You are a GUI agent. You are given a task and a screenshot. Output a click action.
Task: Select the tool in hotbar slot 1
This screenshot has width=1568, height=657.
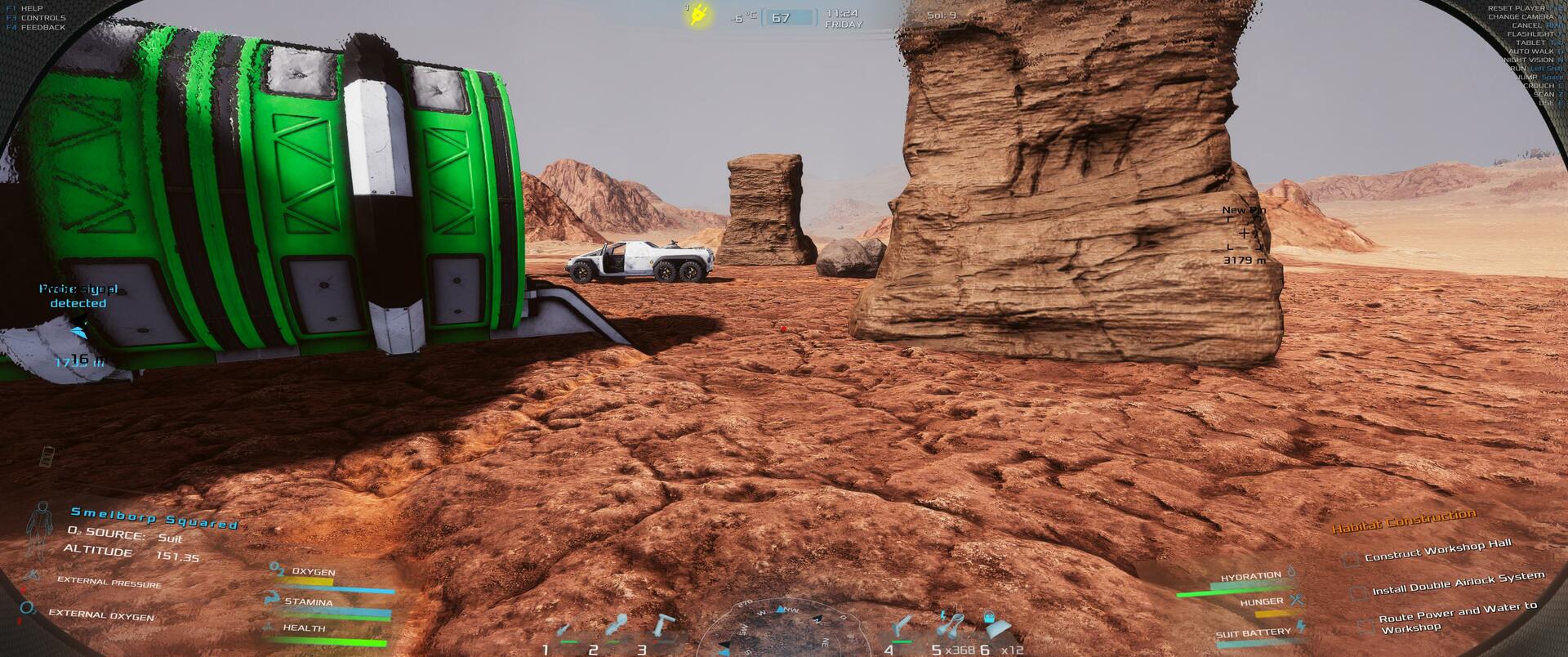pyautogui.click(x=563, y=631)
